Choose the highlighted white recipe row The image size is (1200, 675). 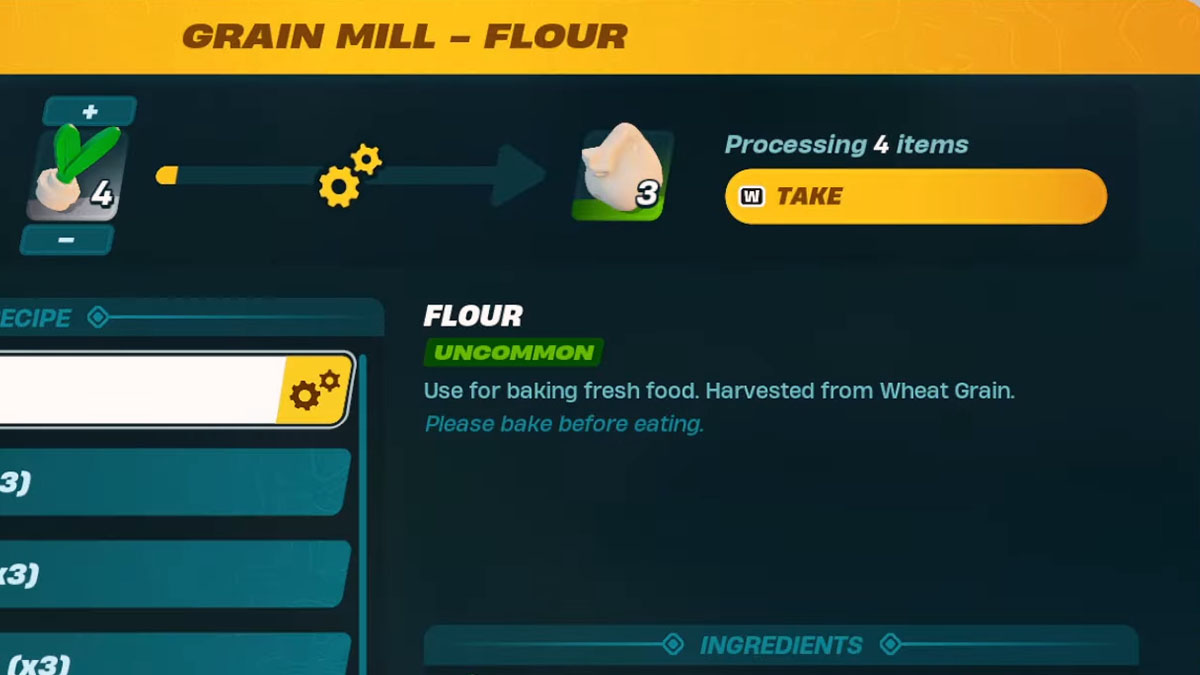click(x=140, y=389)
